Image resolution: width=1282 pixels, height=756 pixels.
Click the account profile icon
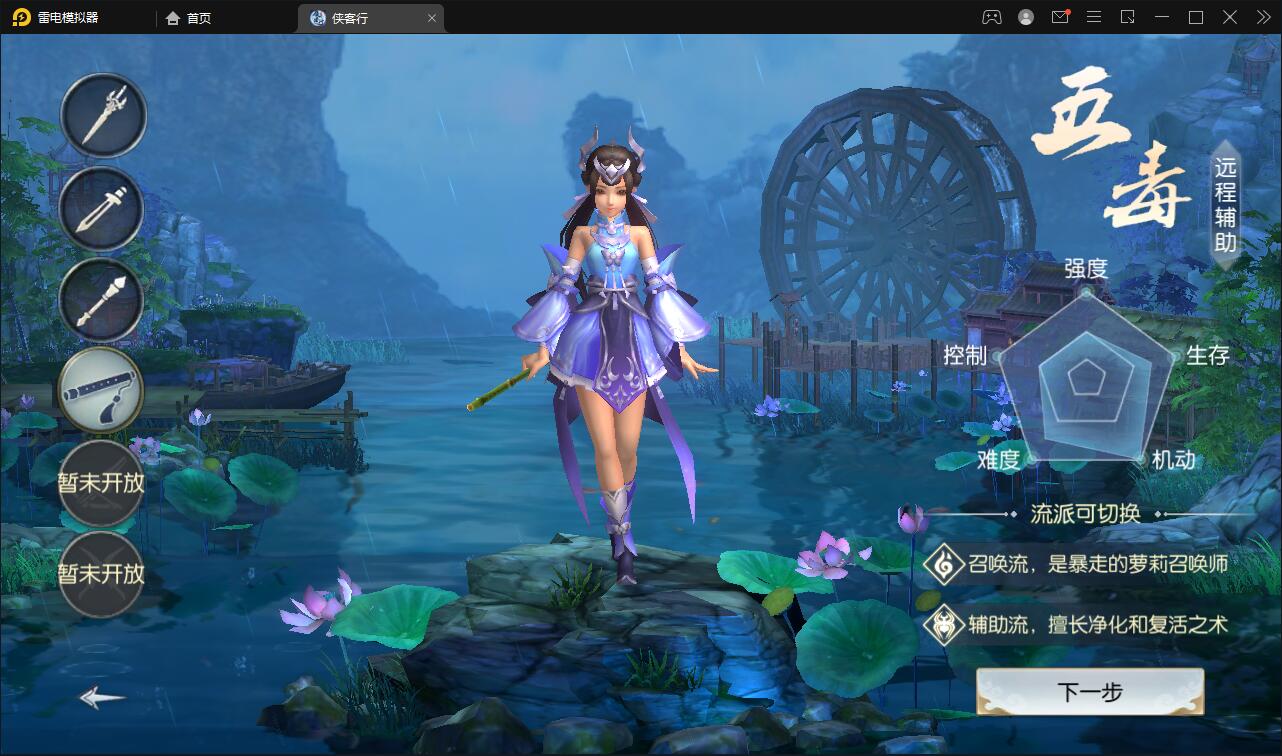(x=1025, y=17)
